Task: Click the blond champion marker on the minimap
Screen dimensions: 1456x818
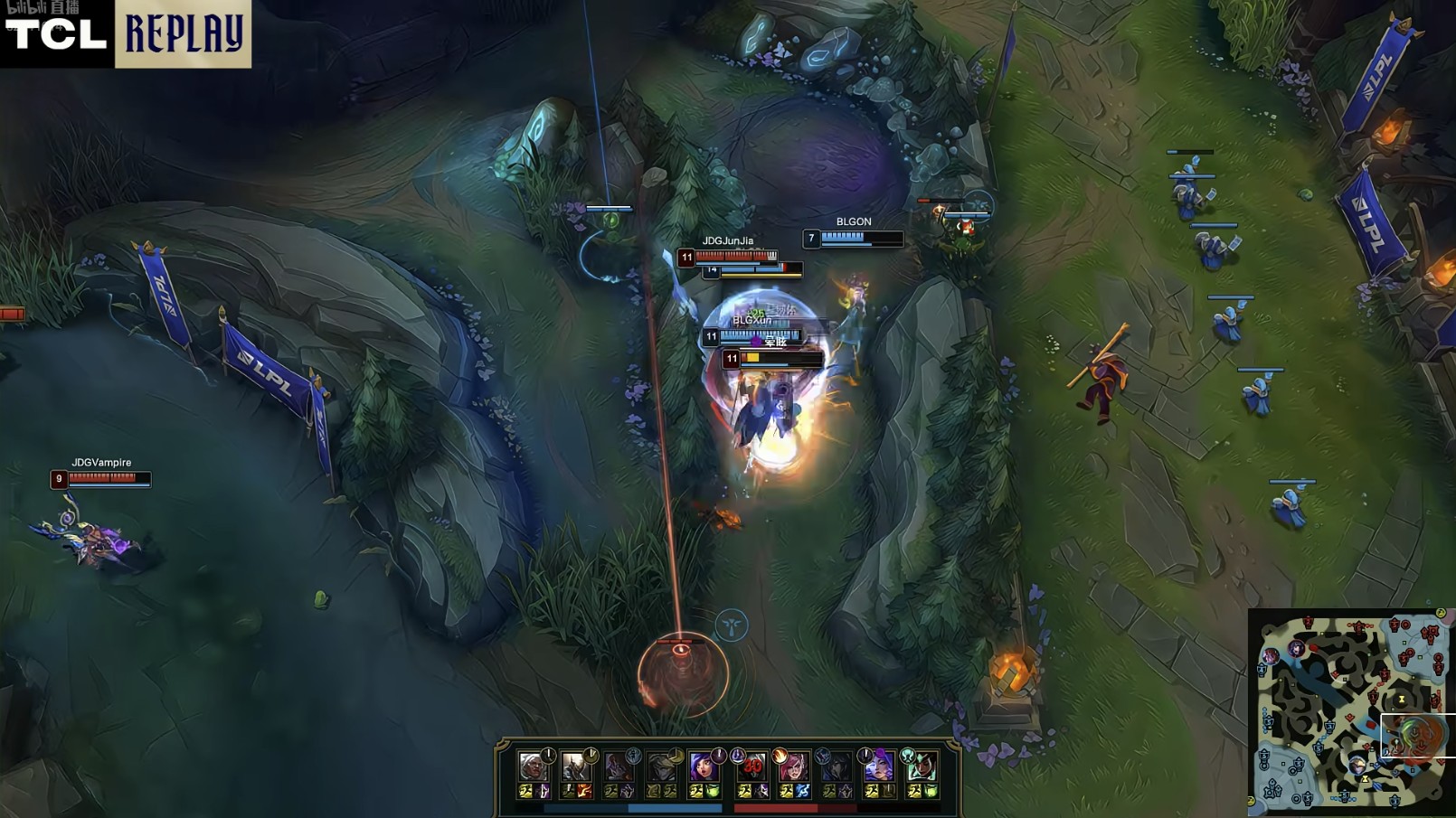Action: 1357,766
